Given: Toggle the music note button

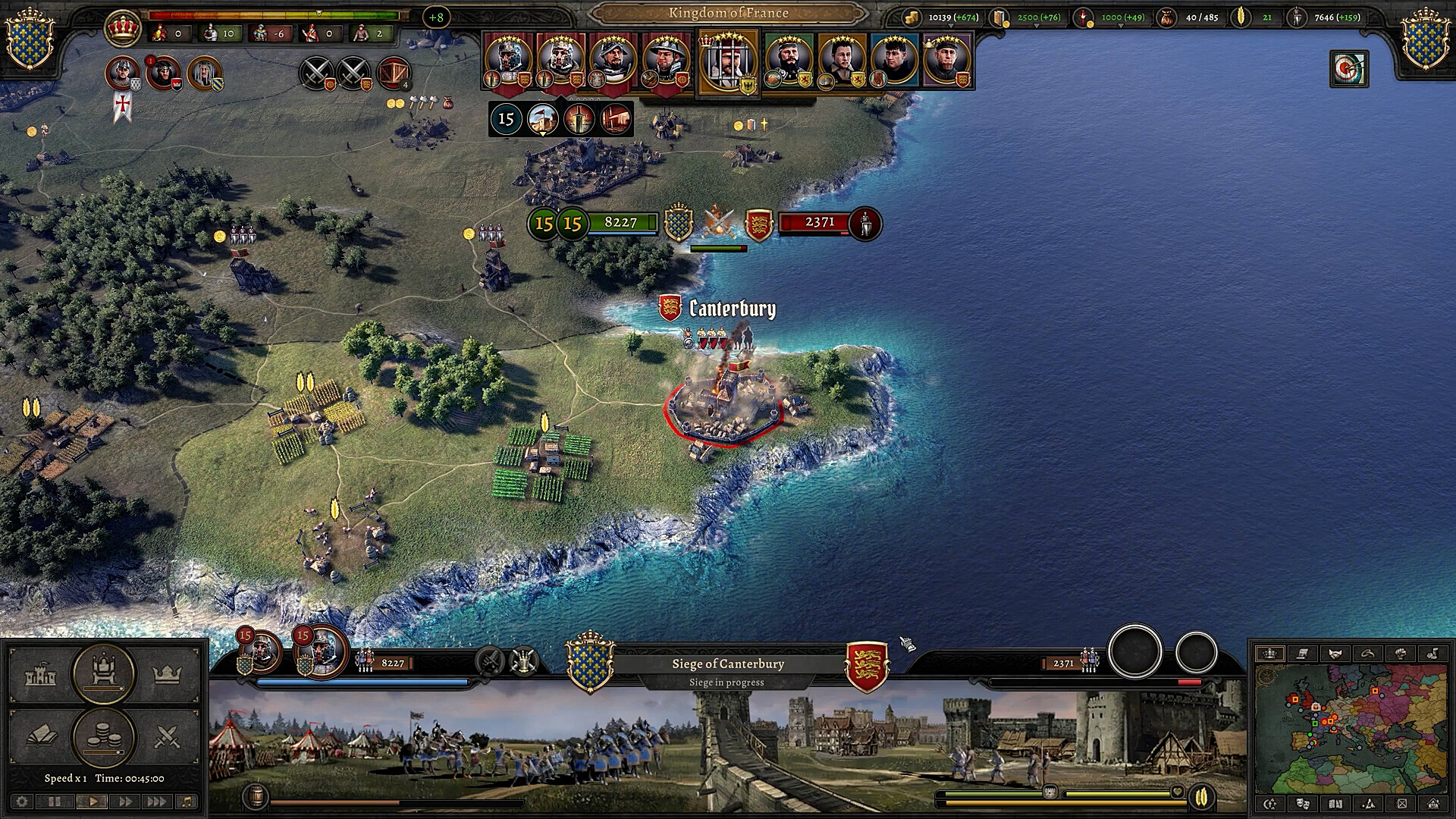Looking at the screenshot, I should [x=187, y=802].
